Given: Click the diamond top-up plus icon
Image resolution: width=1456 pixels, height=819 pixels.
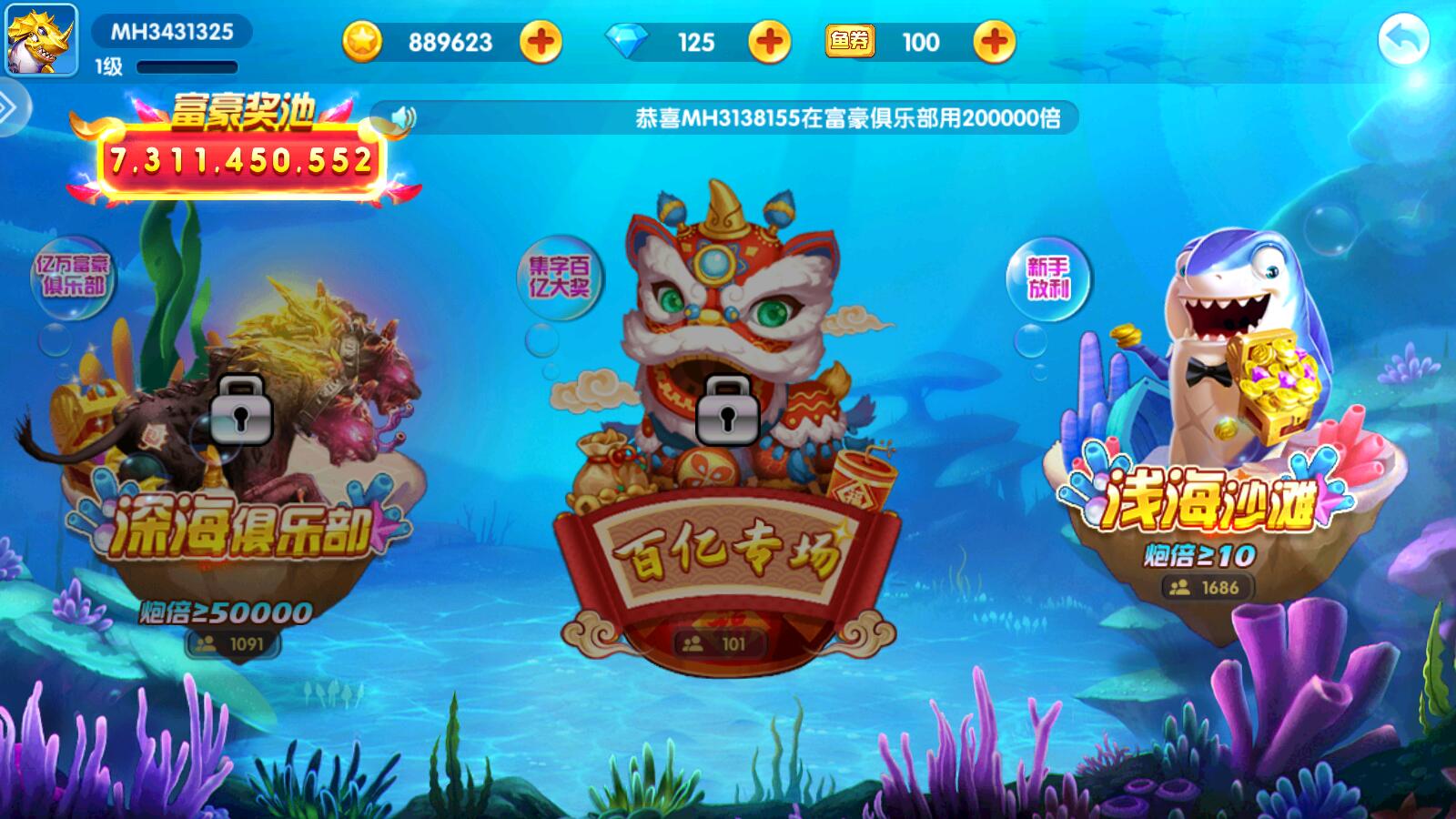Looking at the screenshot, I should [x=769, y=40].
